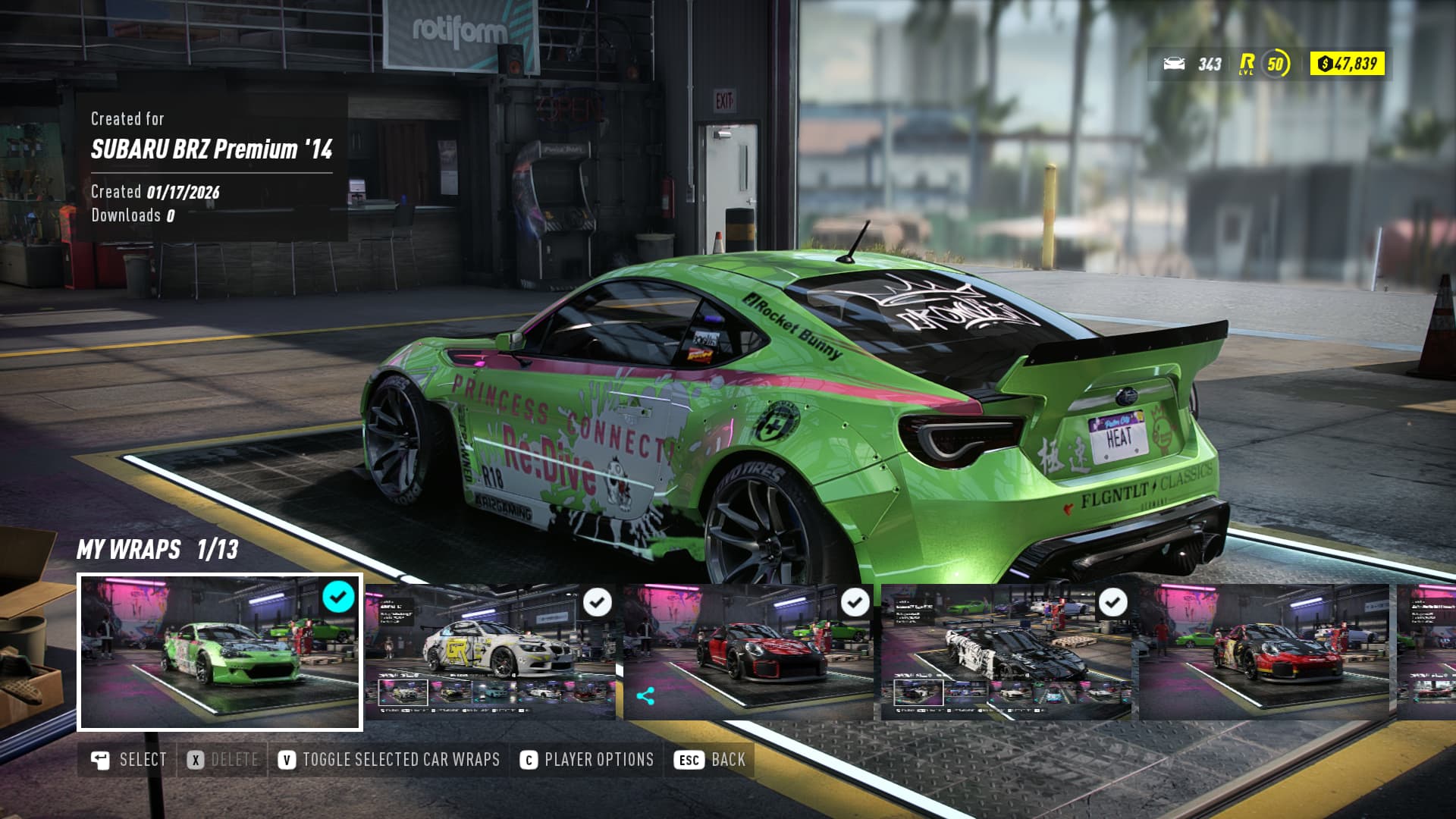Pick the red and black Porsche wrap
Image resolution: width=1456 pixels, height=819 pixels.
[x=748, y=652]
